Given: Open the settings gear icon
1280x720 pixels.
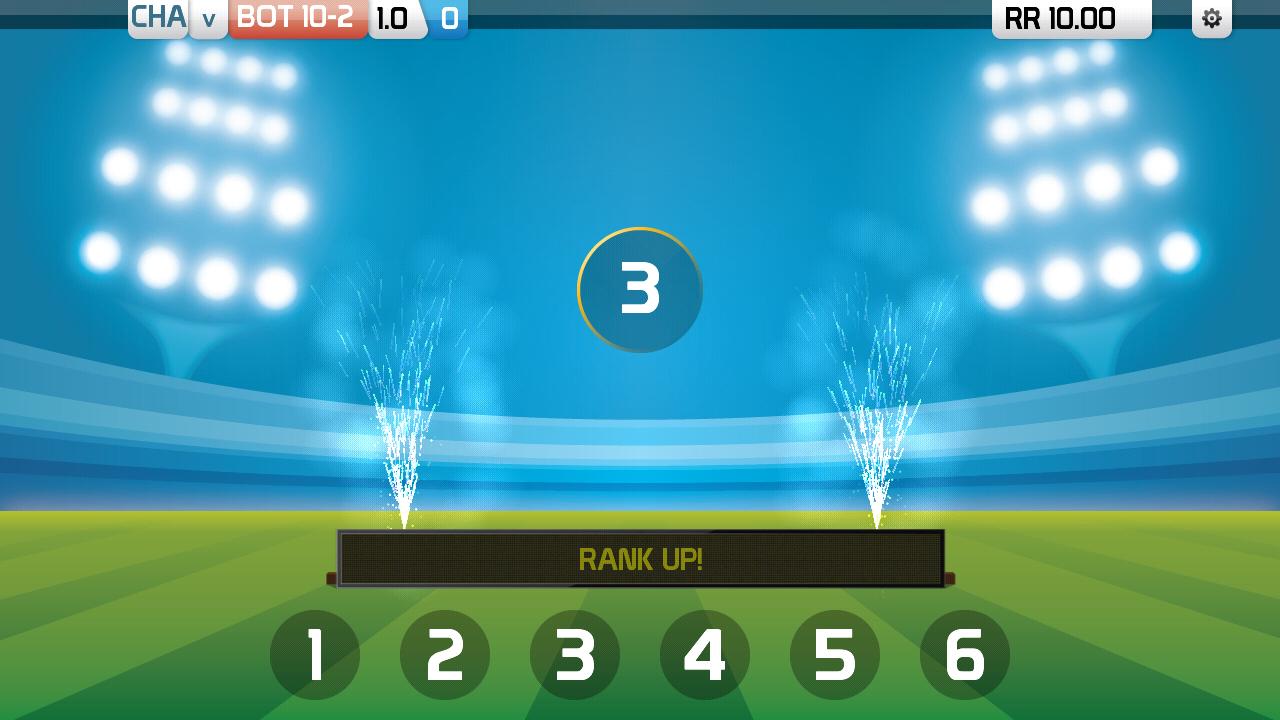Looking at the screenshot, I should (x=1211, y=18).
